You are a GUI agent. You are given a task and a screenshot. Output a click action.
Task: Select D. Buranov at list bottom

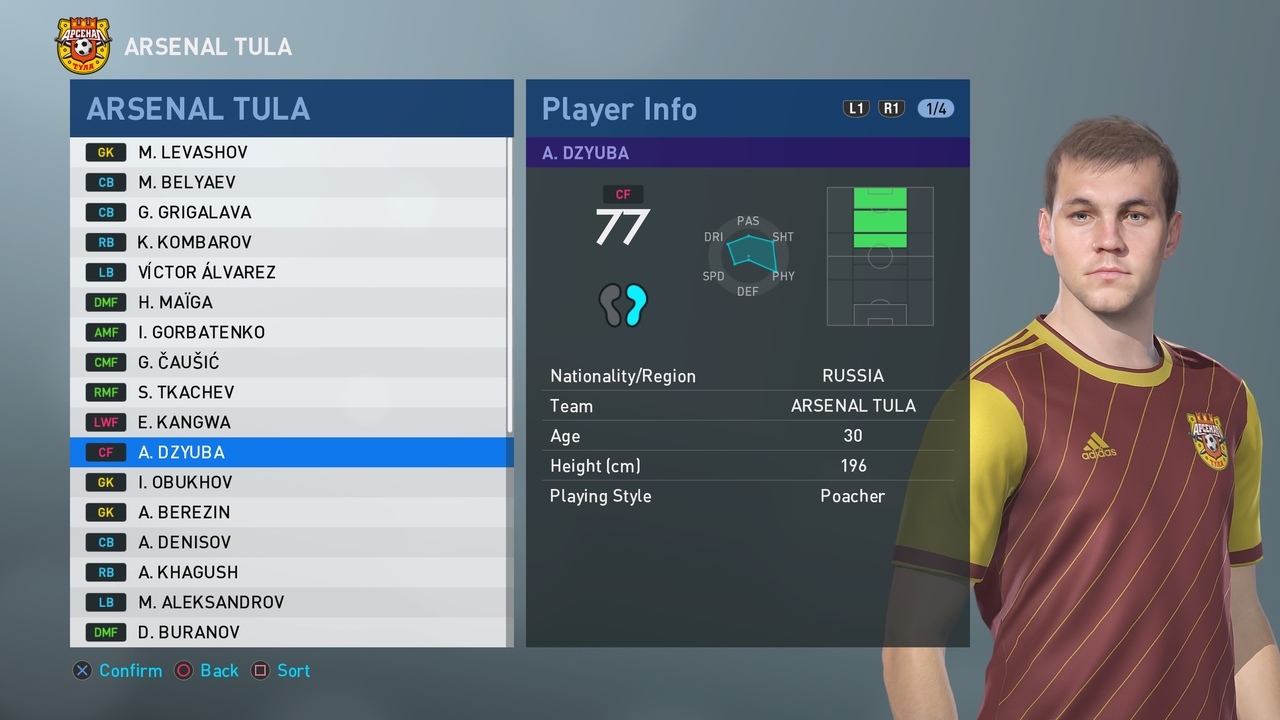point(290,632)
